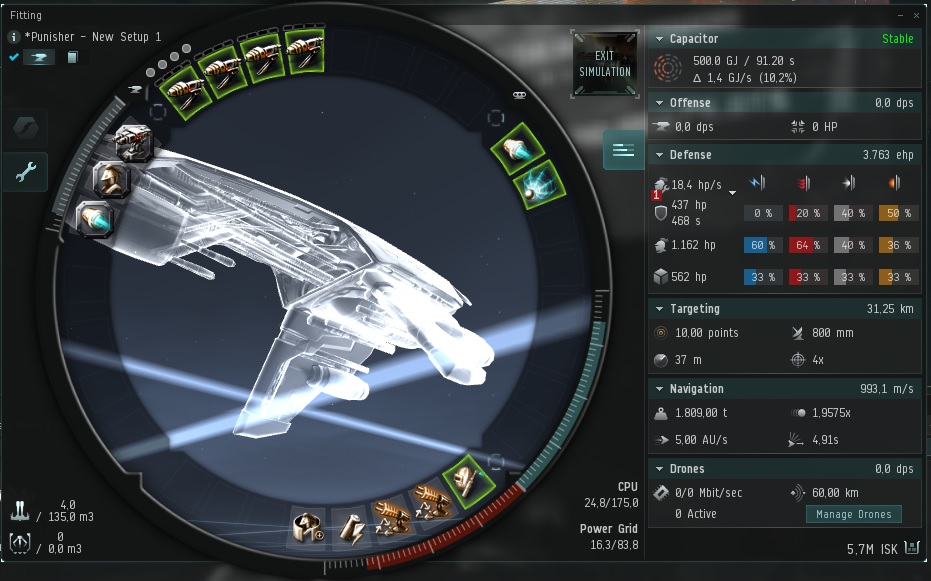Collapse the Capacitor section
Viewport: 931px width, 581px height.
click(660, 39)
